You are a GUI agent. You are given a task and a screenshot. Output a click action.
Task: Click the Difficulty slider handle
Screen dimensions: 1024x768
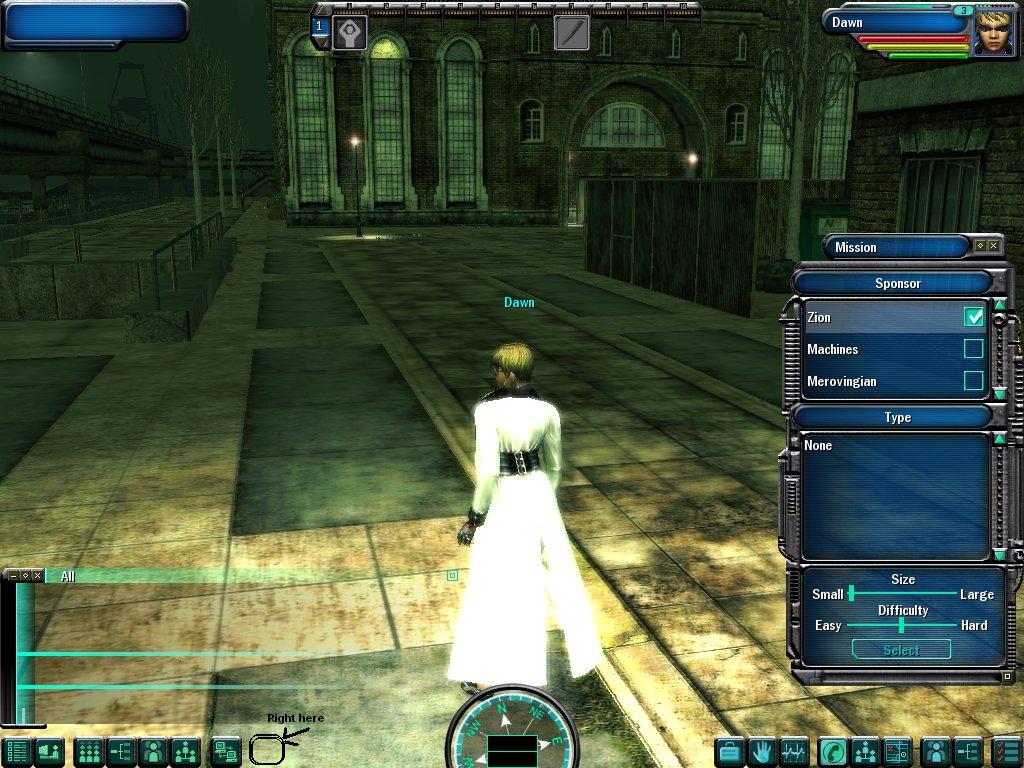coord(901,625)
